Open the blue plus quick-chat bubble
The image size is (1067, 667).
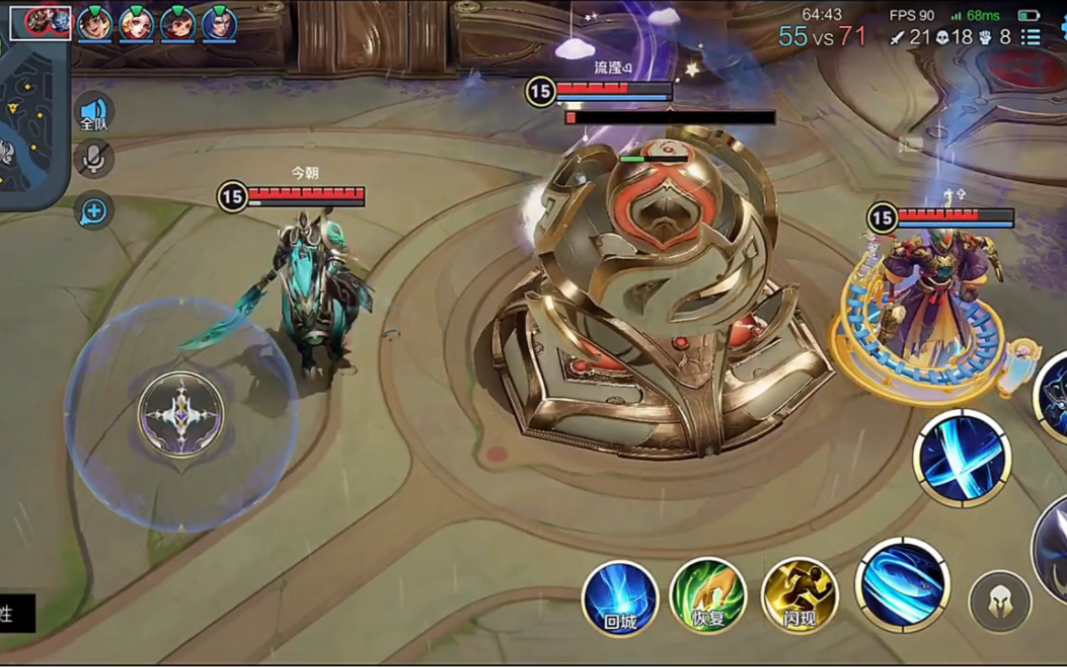[94, 211]
